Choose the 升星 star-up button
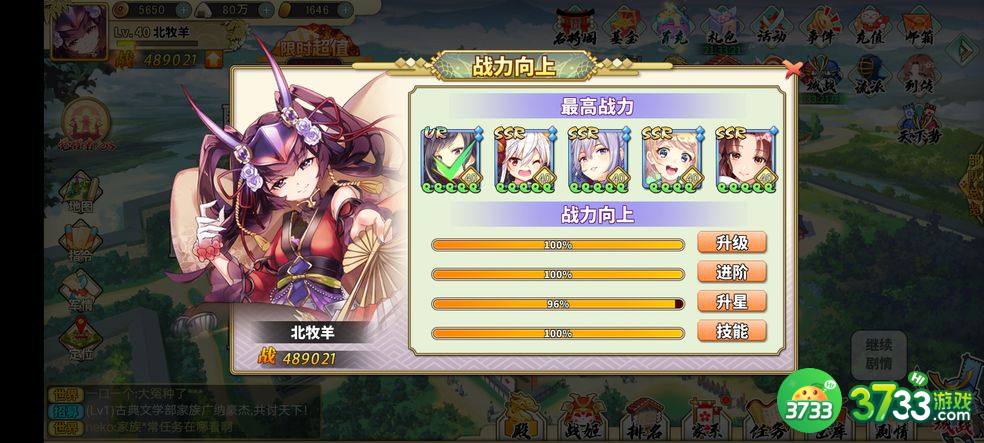The image size is (984, 443). pos(732,302)
